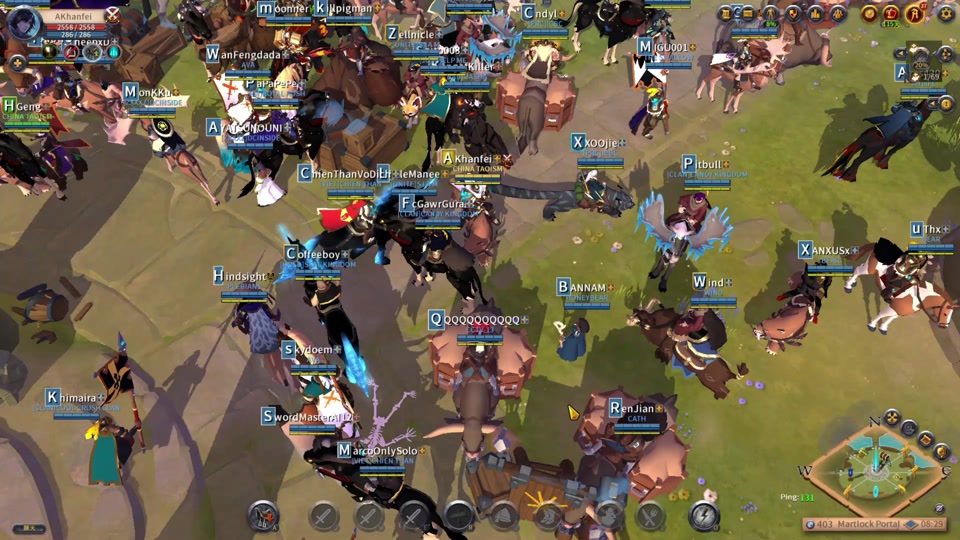Click the AKhanfei player portrait
The width and height of the screenshot is (960, 540).
pos(22,22)
